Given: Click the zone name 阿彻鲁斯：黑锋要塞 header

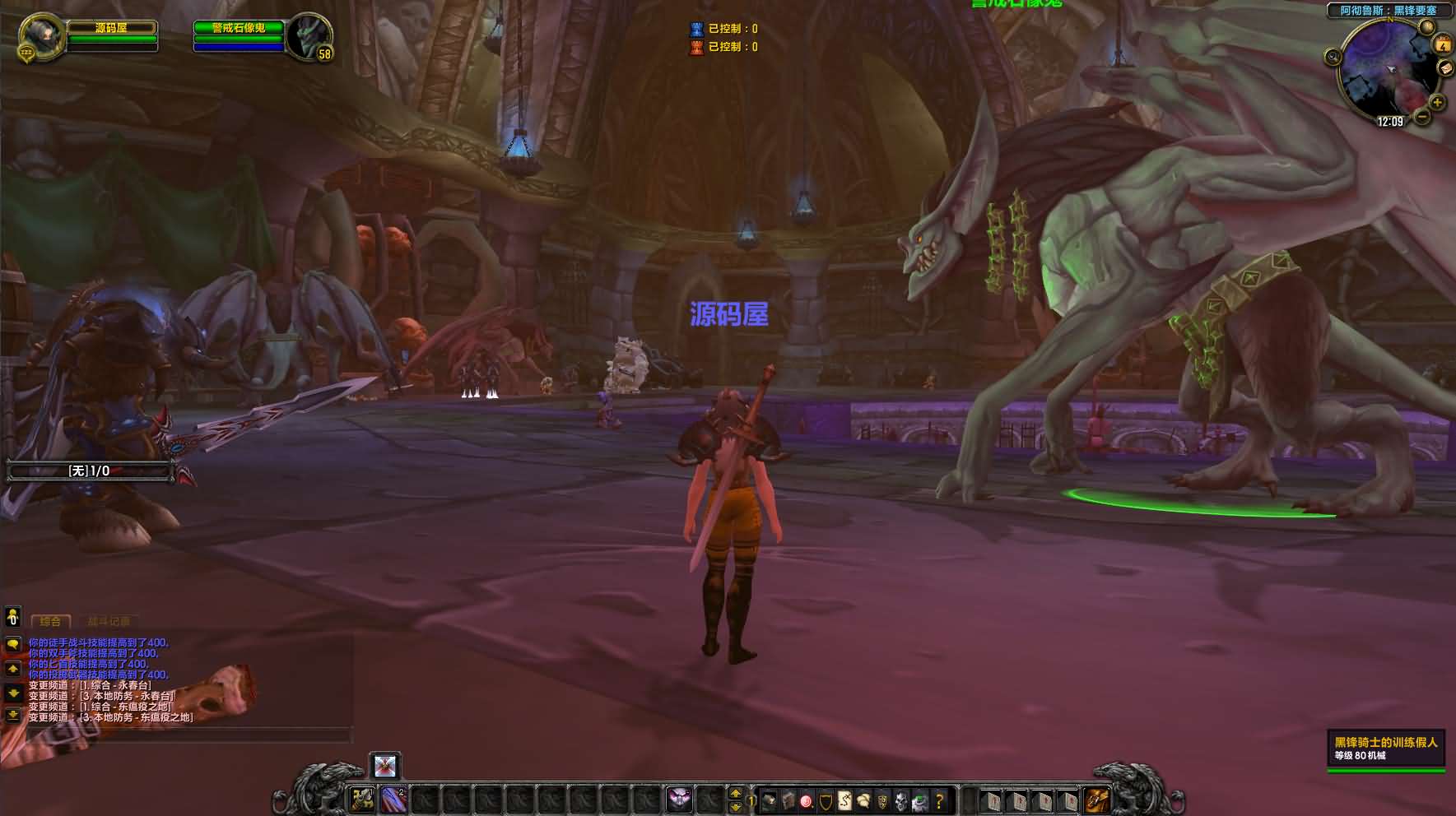Looking at the screenshot, I should pos(1387,11).
